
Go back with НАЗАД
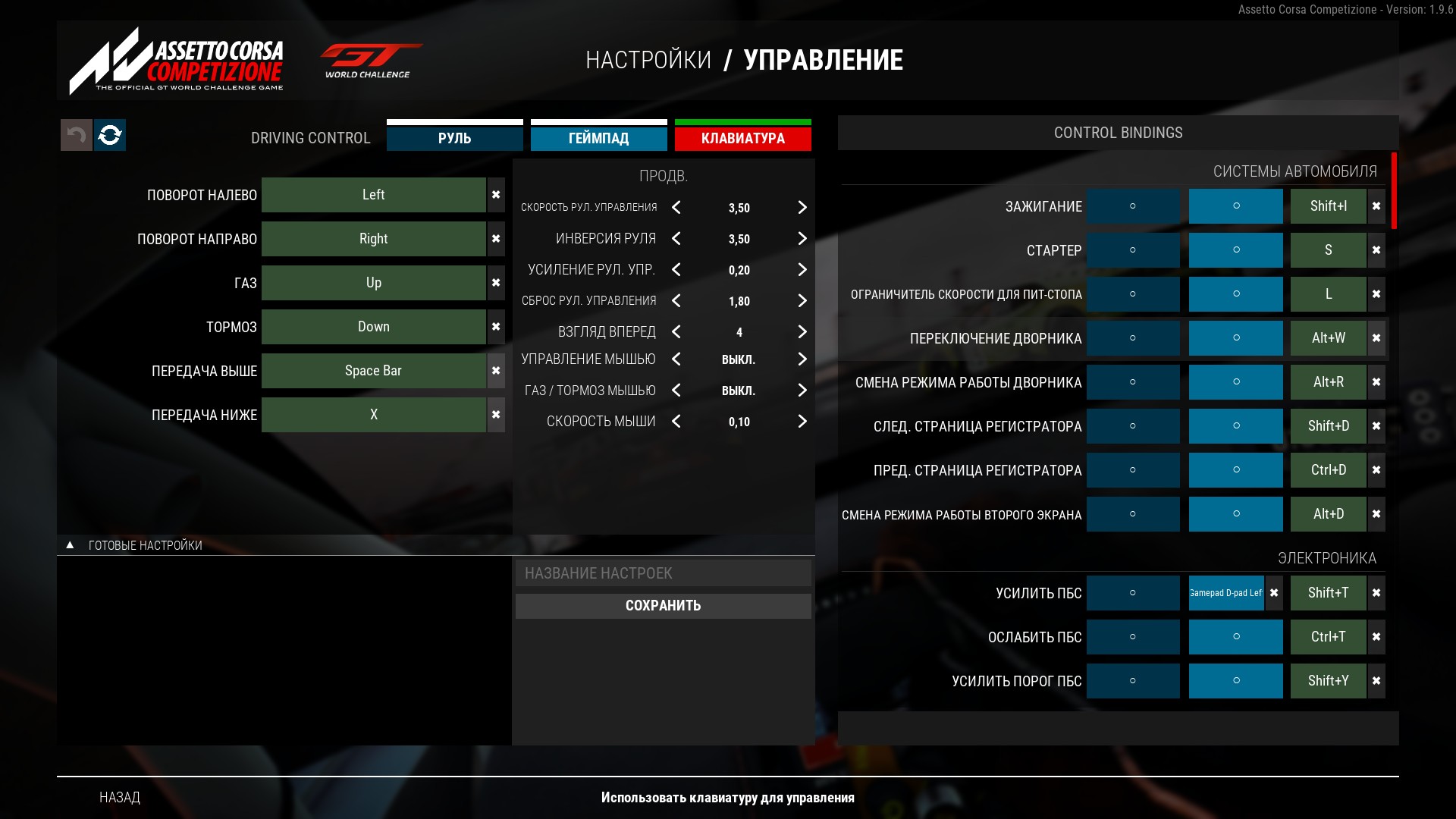click(120, 797)
